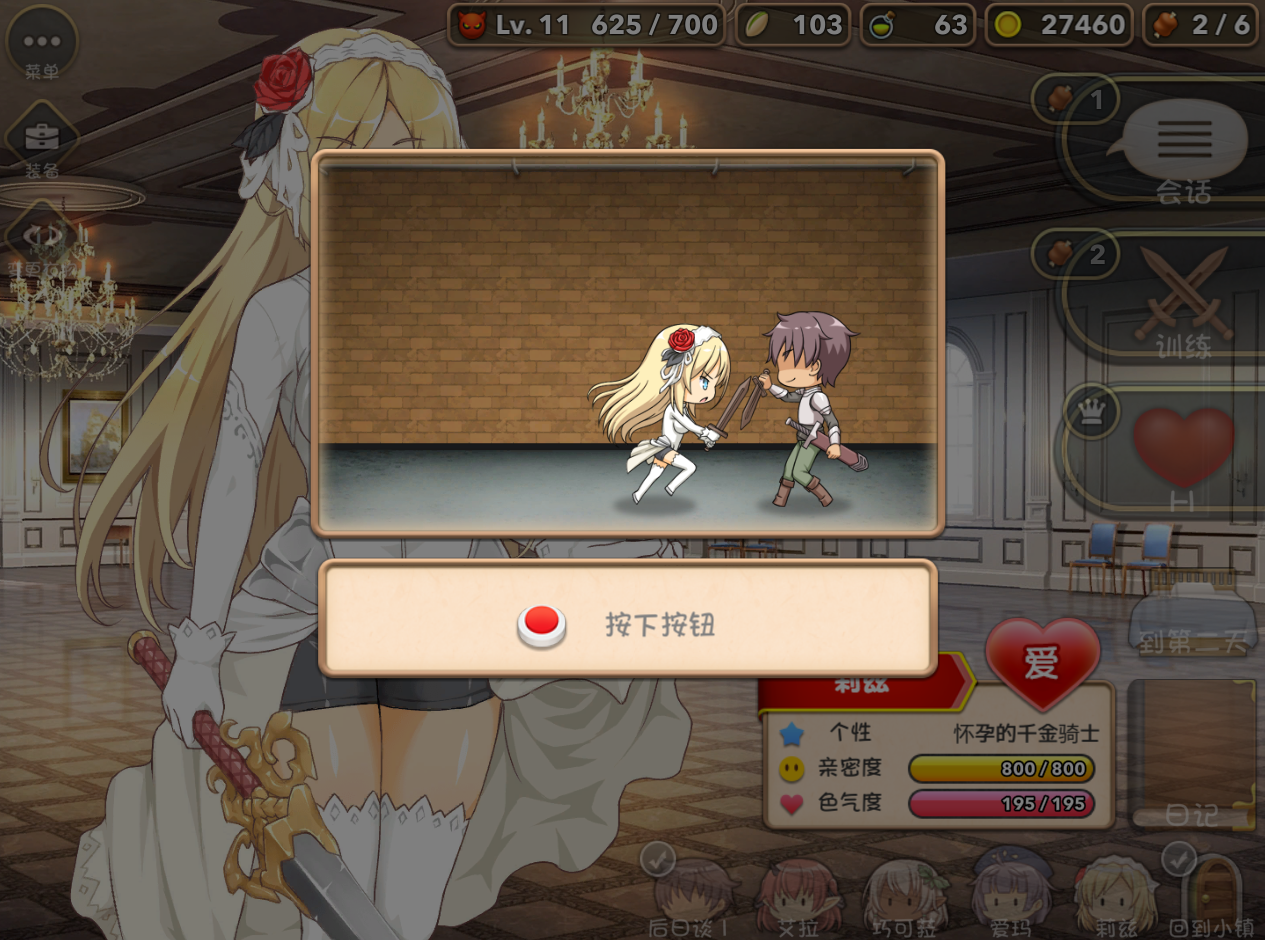Open the 菜单 menu
The image size is (1265, 940).
tap(41, 43)
